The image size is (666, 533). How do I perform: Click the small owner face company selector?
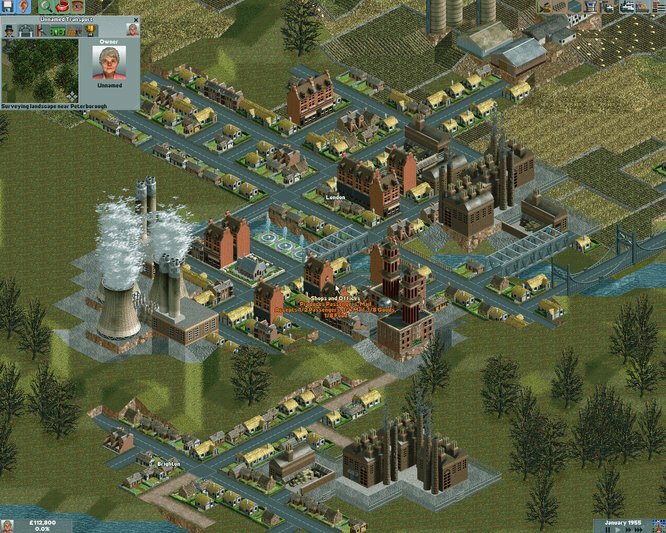[x=132, y=30]
